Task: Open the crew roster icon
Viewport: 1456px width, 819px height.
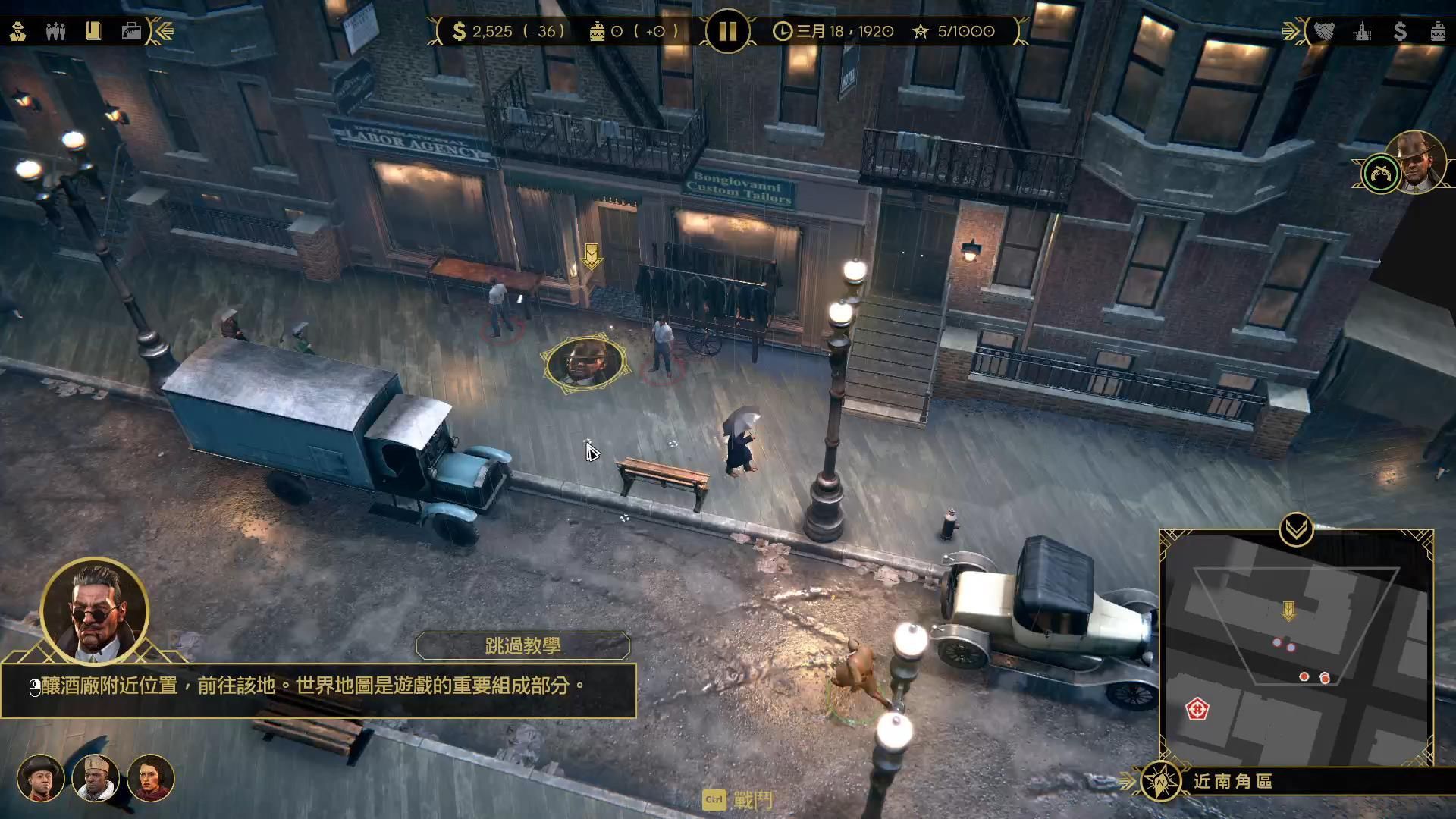Action: click(55, 32)
